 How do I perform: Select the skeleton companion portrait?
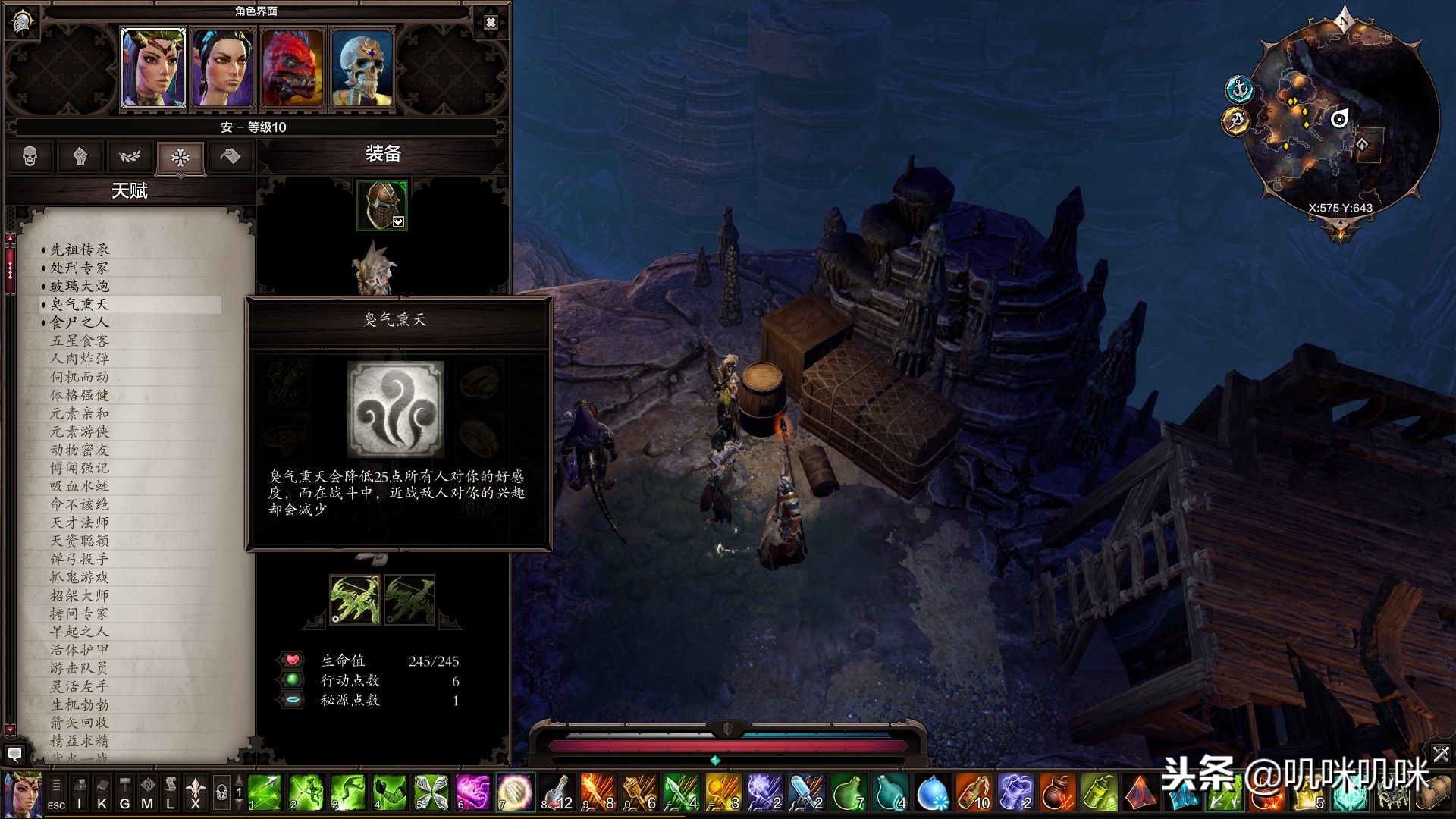[x=362, y=67]
